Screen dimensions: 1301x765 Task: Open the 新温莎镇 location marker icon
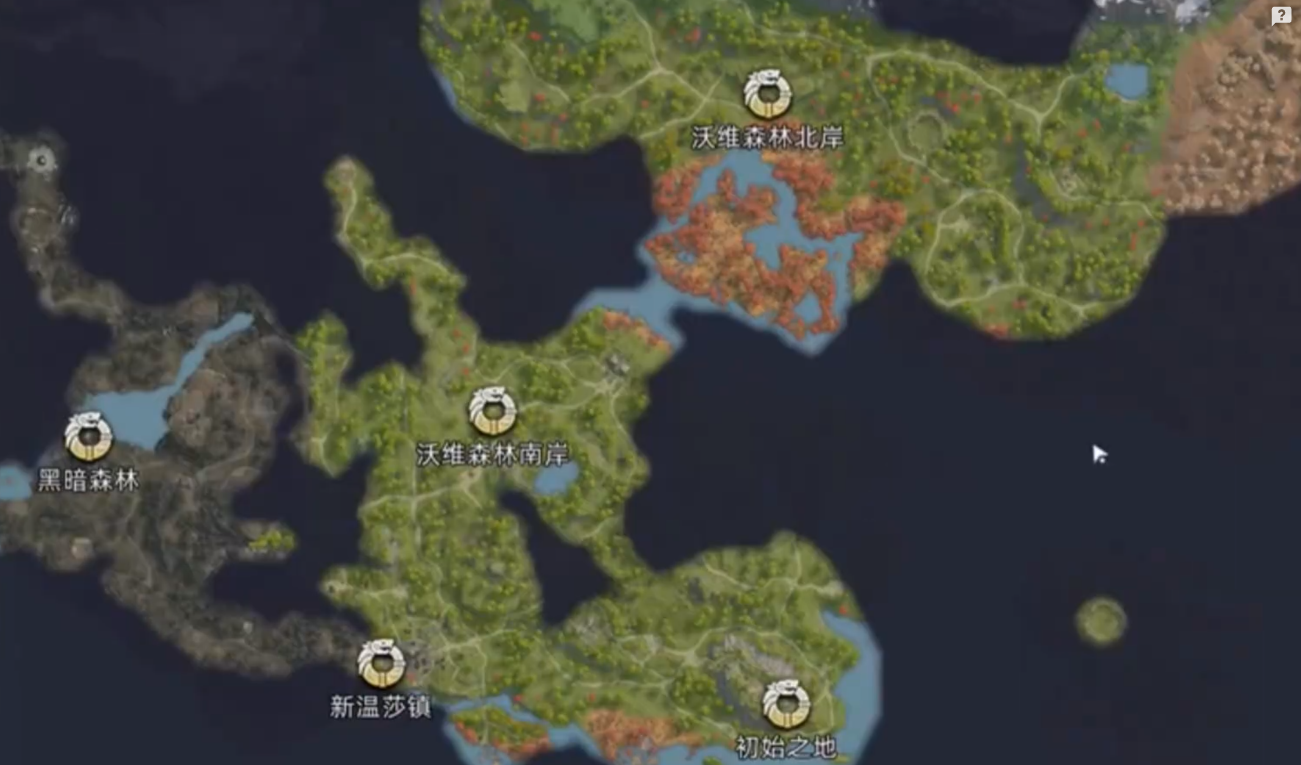tap(381, 662)
